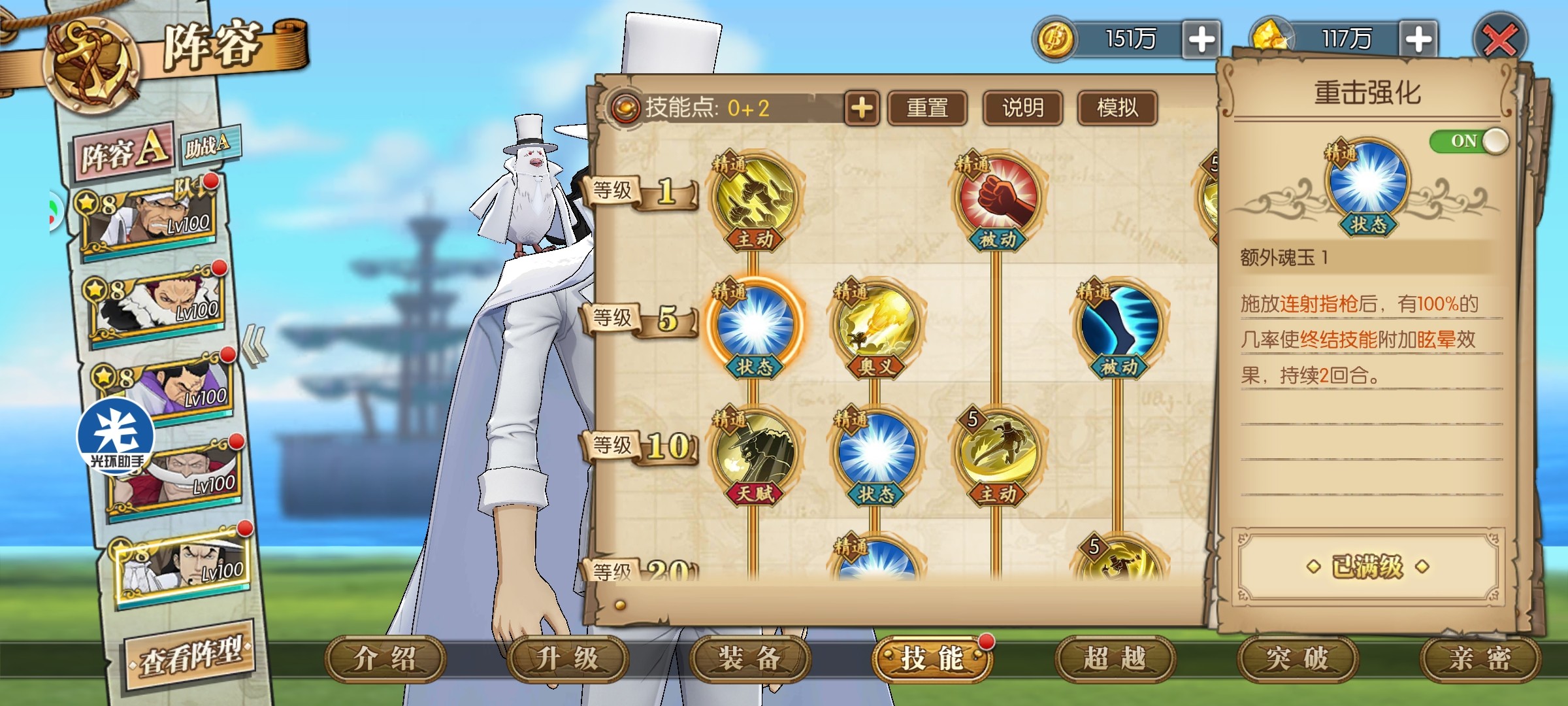Open the 装备 equipment tab

click(x=750, y=658)
